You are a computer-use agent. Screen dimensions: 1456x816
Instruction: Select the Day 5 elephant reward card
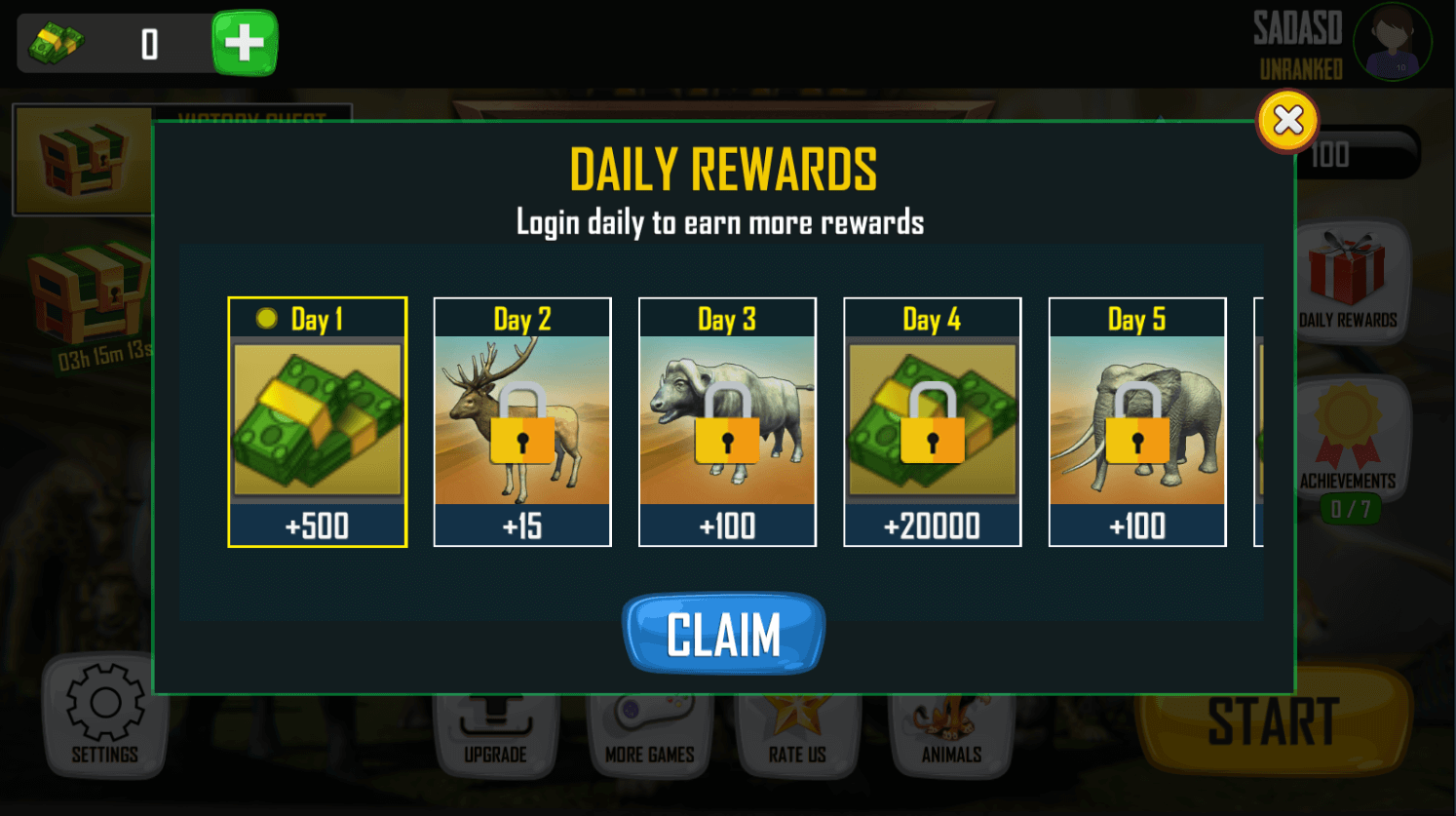pos(1136,422)
